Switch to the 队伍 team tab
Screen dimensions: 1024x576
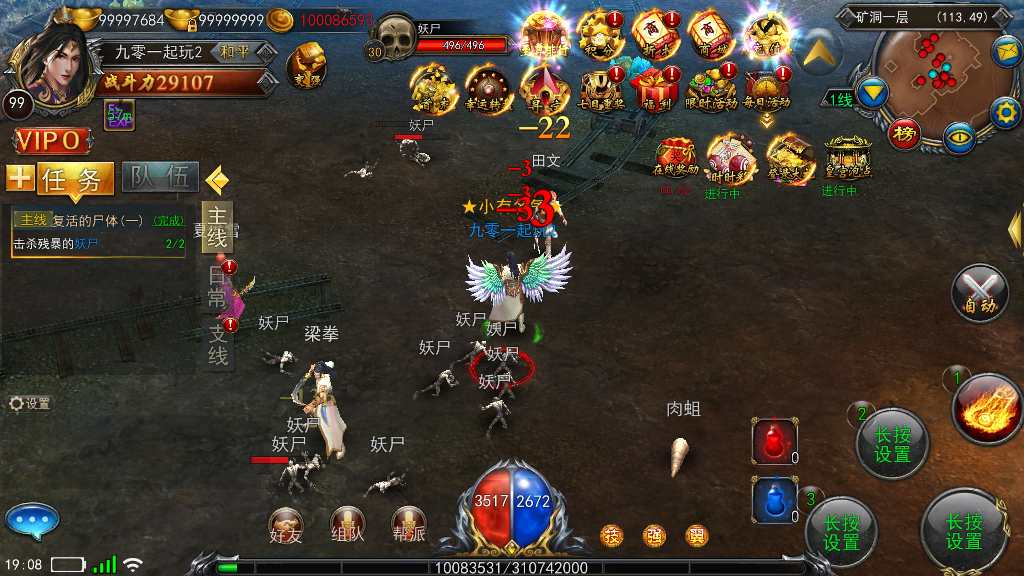tap(161, 178)
